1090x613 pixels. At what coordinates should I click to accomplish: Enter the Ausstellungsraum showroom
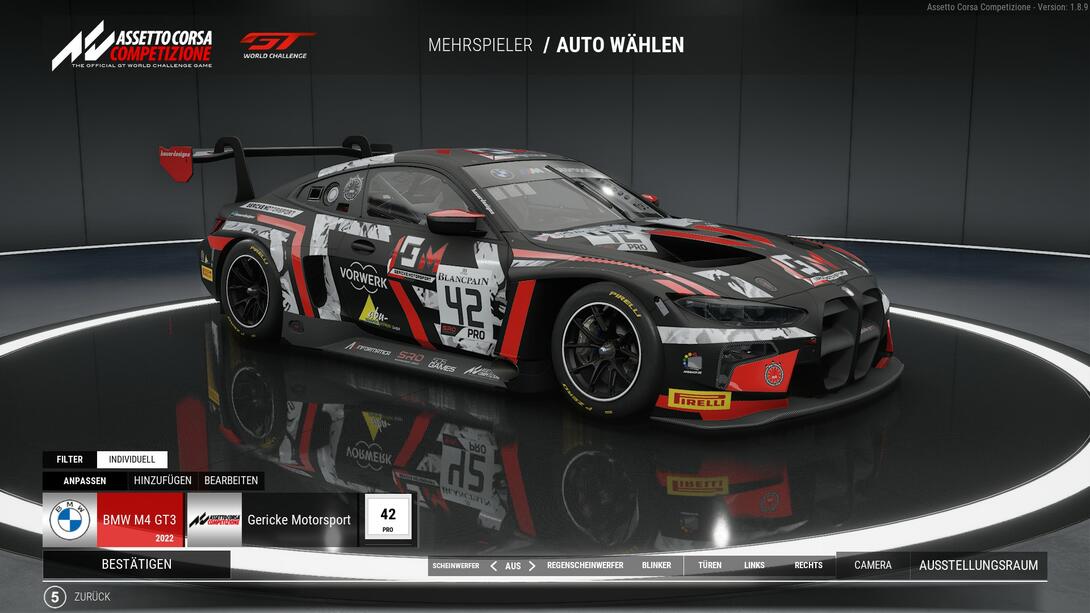978,565
